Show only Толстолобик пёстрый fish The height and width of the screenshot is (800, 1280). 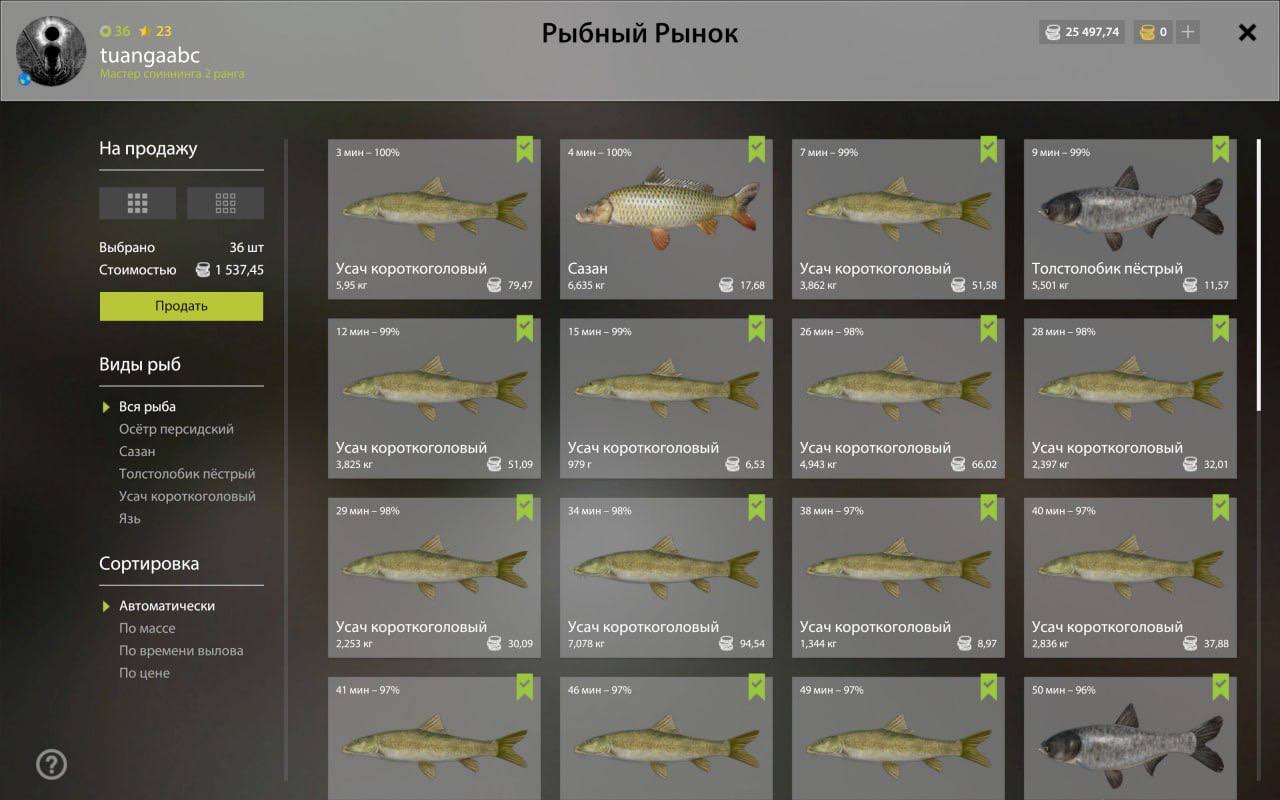187,474
